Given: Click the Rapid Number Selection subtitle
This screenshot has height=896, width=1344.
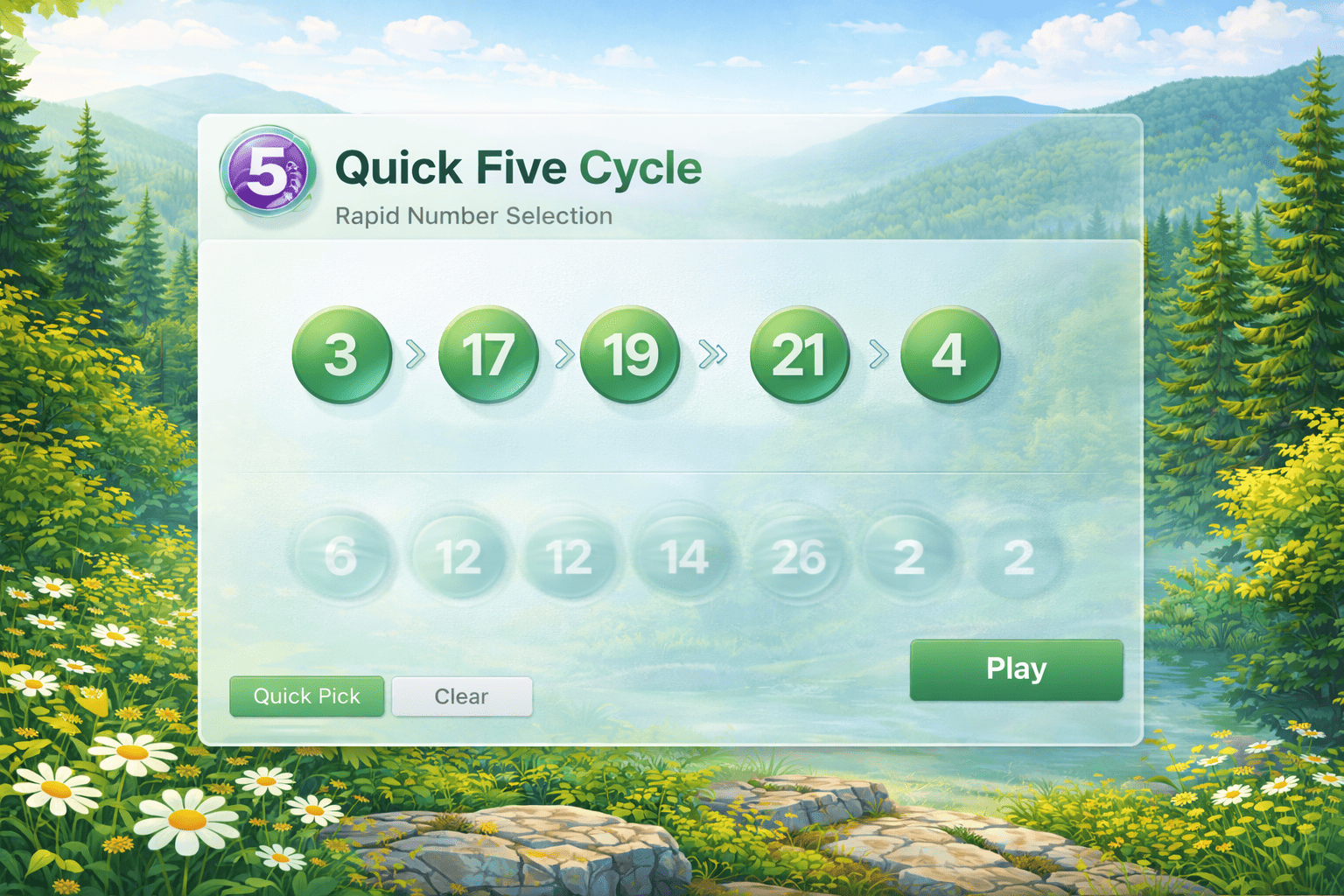Looking at the screenshot, I should coord(473,216).
